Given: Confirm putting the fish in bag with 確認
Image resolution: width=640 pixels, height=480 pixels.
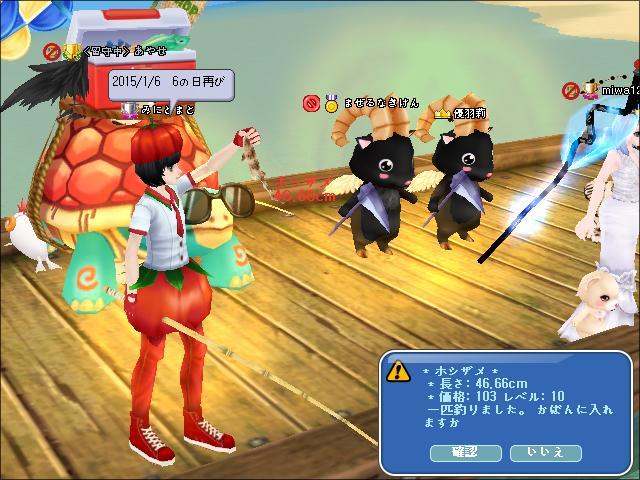Looking at the screenshot, I should pos(466,453).
